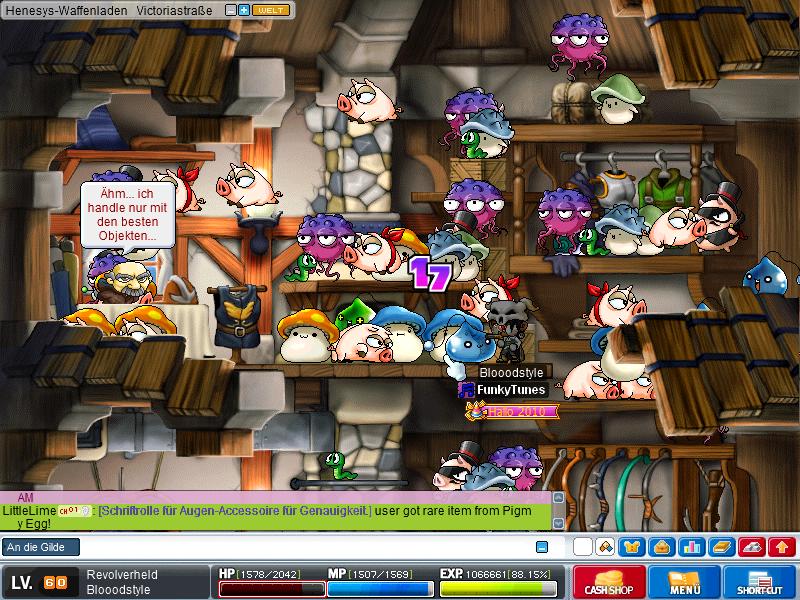Screen dimensions: 800x600
Task: Open the stats bar-chart icon
Action: pyautogui.click(x=690, y=547)
